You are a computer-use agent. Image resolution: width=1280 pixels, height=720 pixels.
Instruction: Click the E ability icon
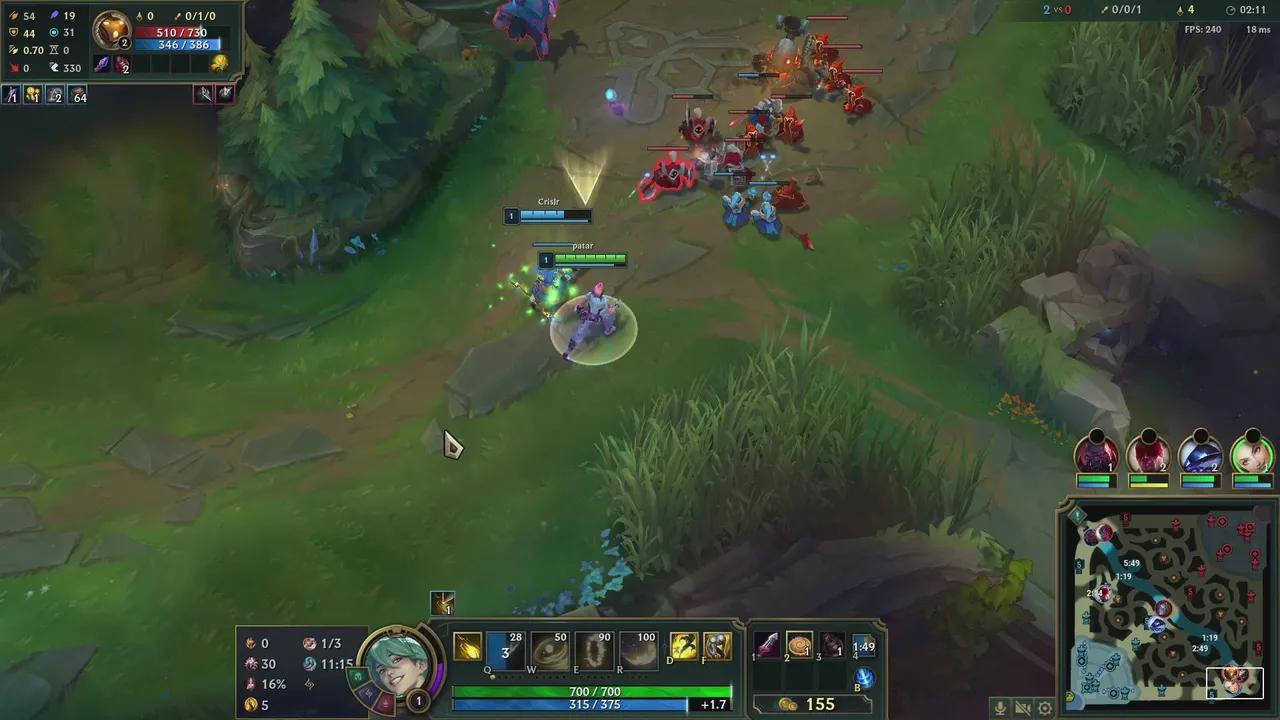pyautogui.click(x=594, y=649)
